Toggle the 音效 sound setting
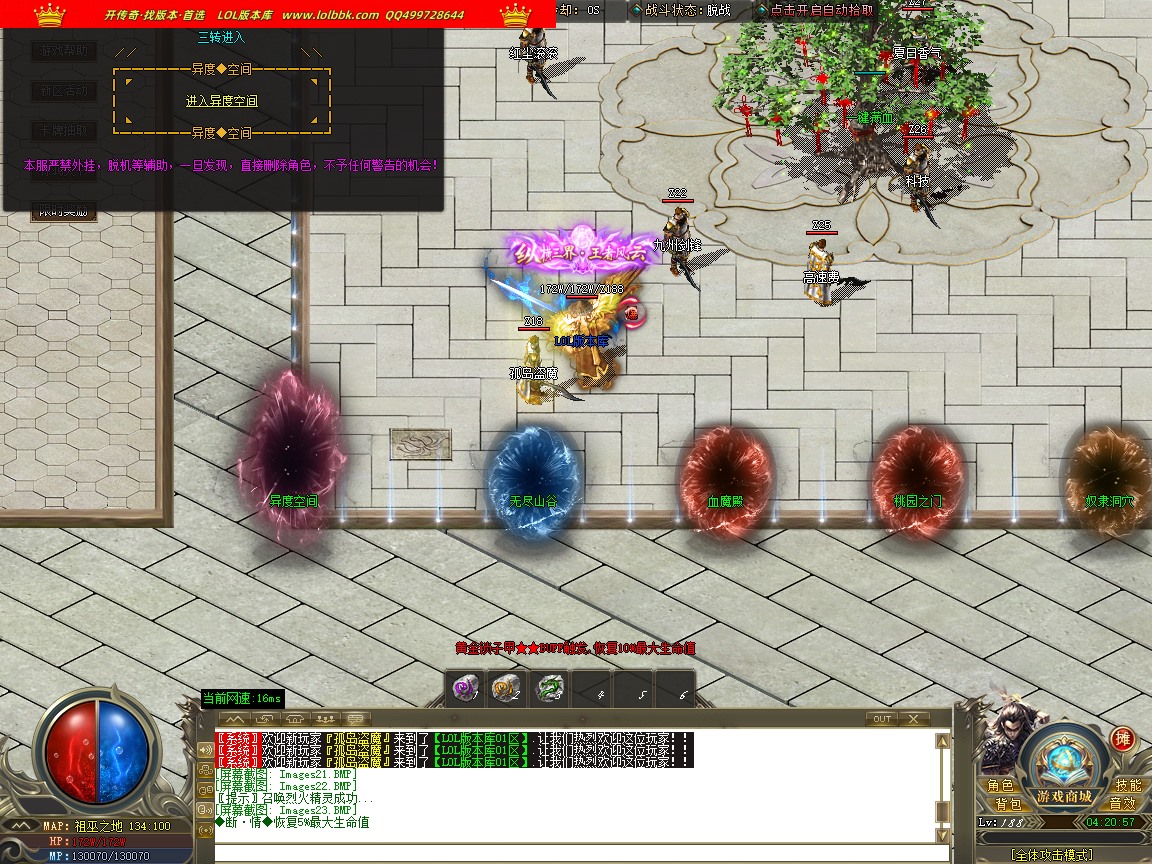This screenshot has width=1152, height=864. click(x=1122, y=803)
